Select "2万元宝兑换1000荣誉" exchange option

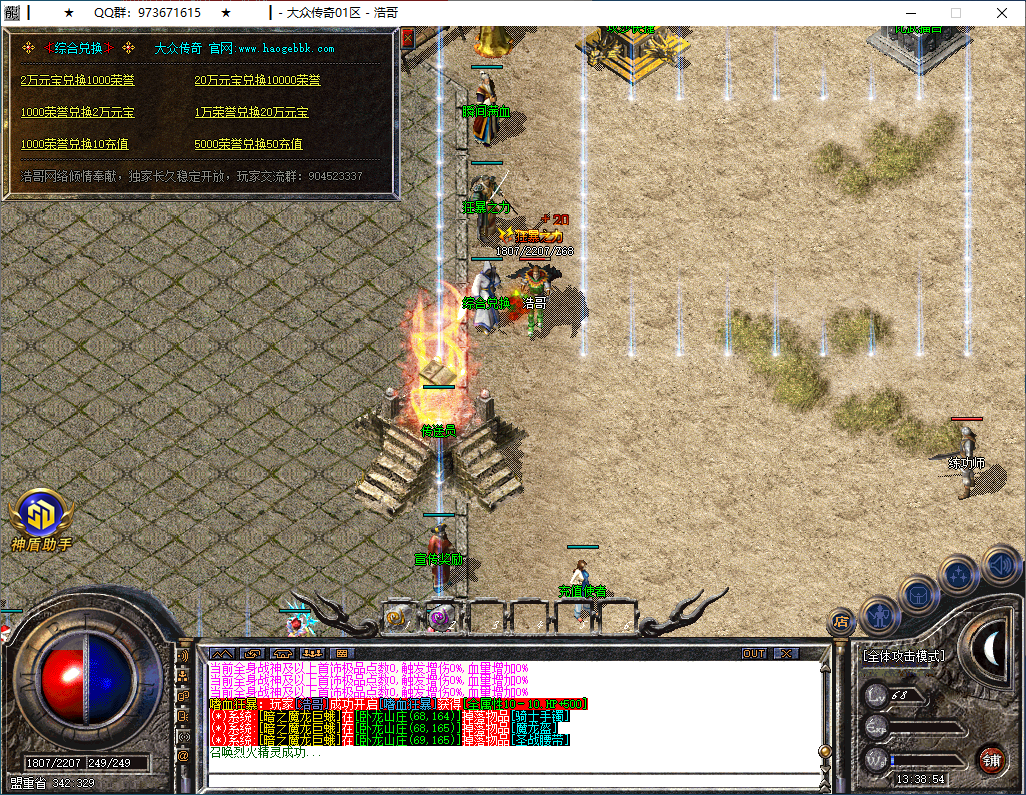77,80
